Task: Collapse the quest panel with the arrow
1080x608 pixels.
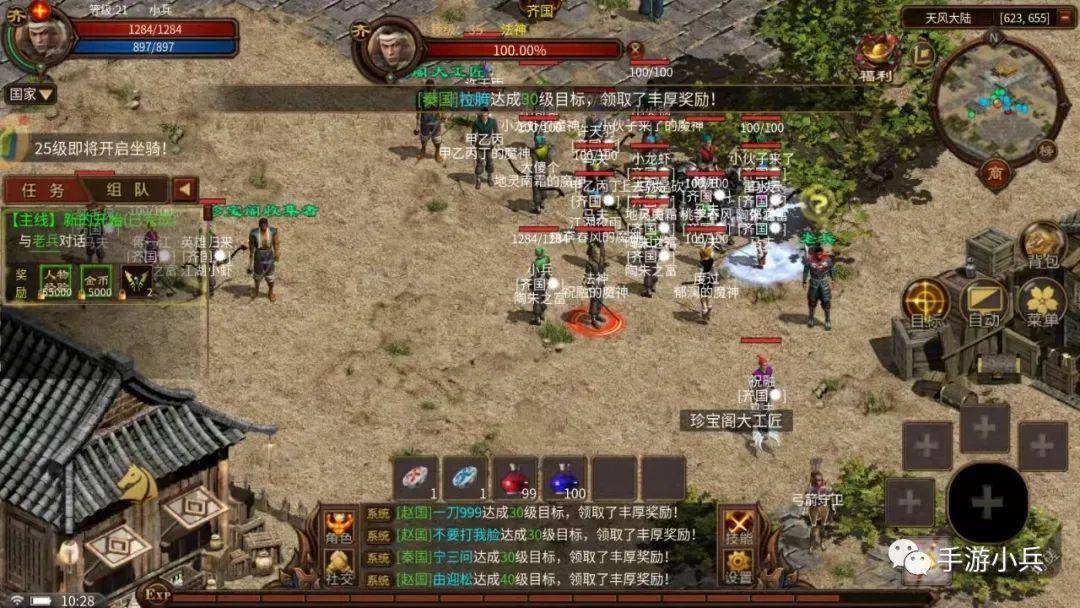Action: coord(185,190)
